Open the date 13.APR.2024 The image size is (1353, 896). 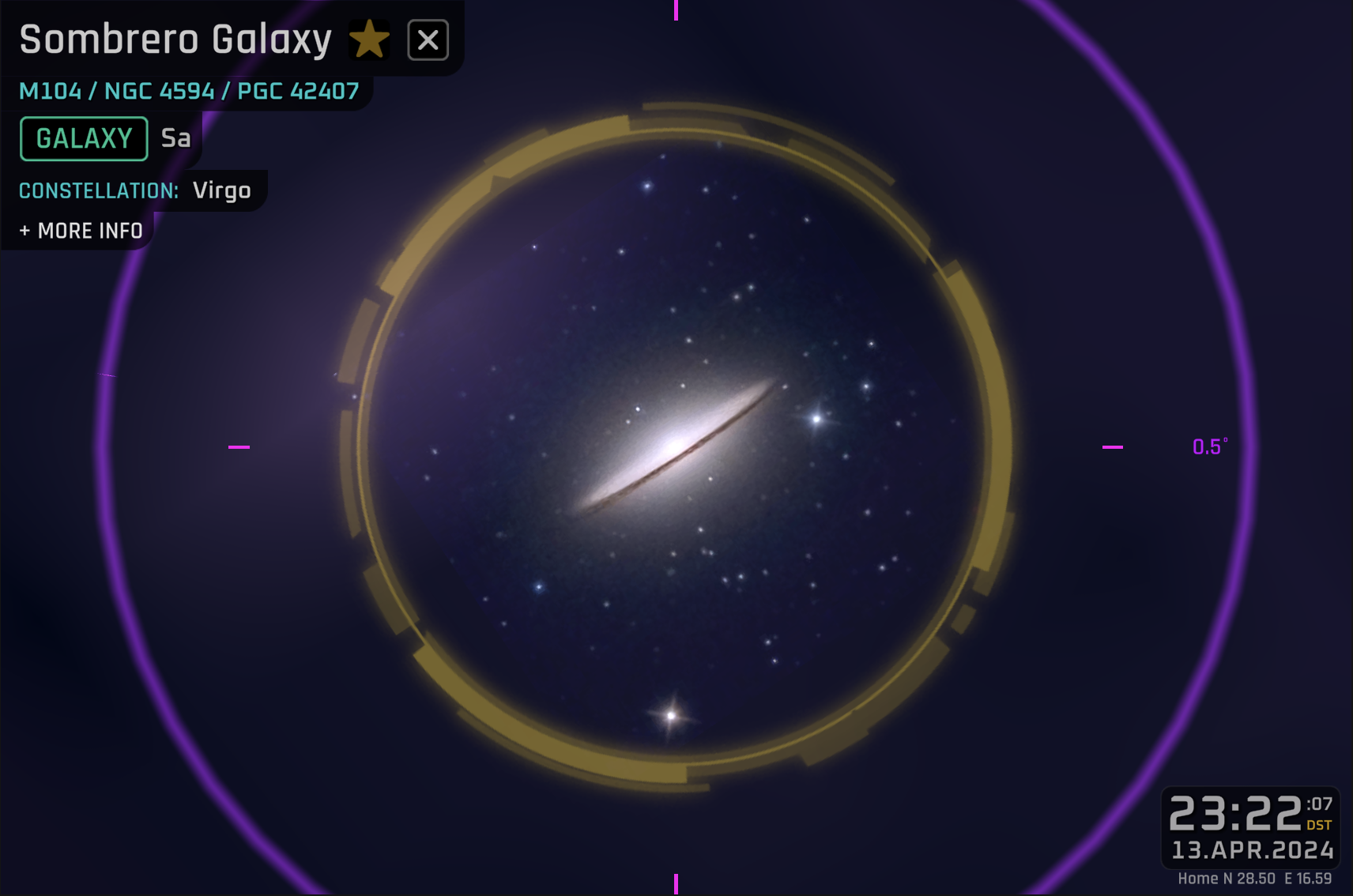(1253, 850)
